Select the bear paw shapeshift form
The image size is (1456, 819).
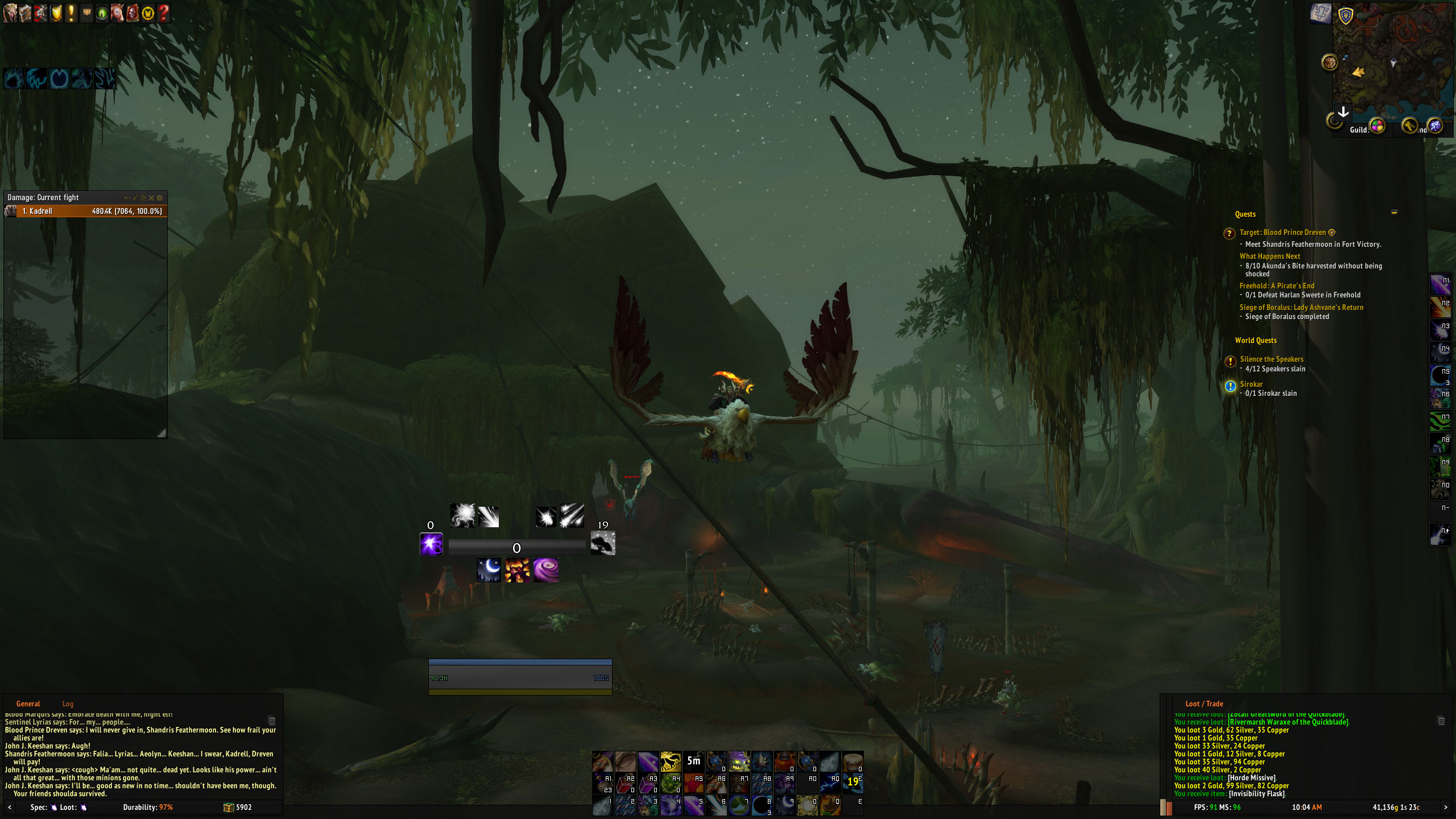tap(14, 78)
